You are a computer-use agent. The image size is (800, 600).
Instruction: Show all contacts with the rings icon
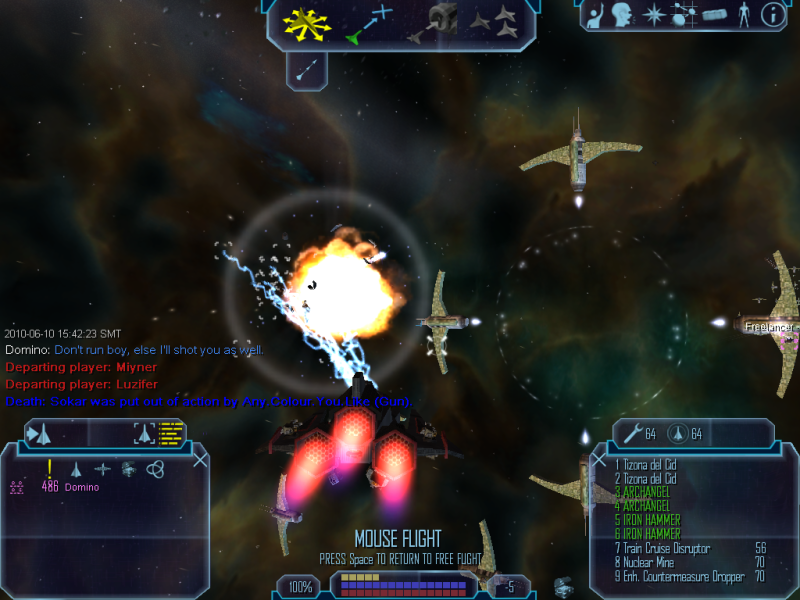click(x=155, y=468)
